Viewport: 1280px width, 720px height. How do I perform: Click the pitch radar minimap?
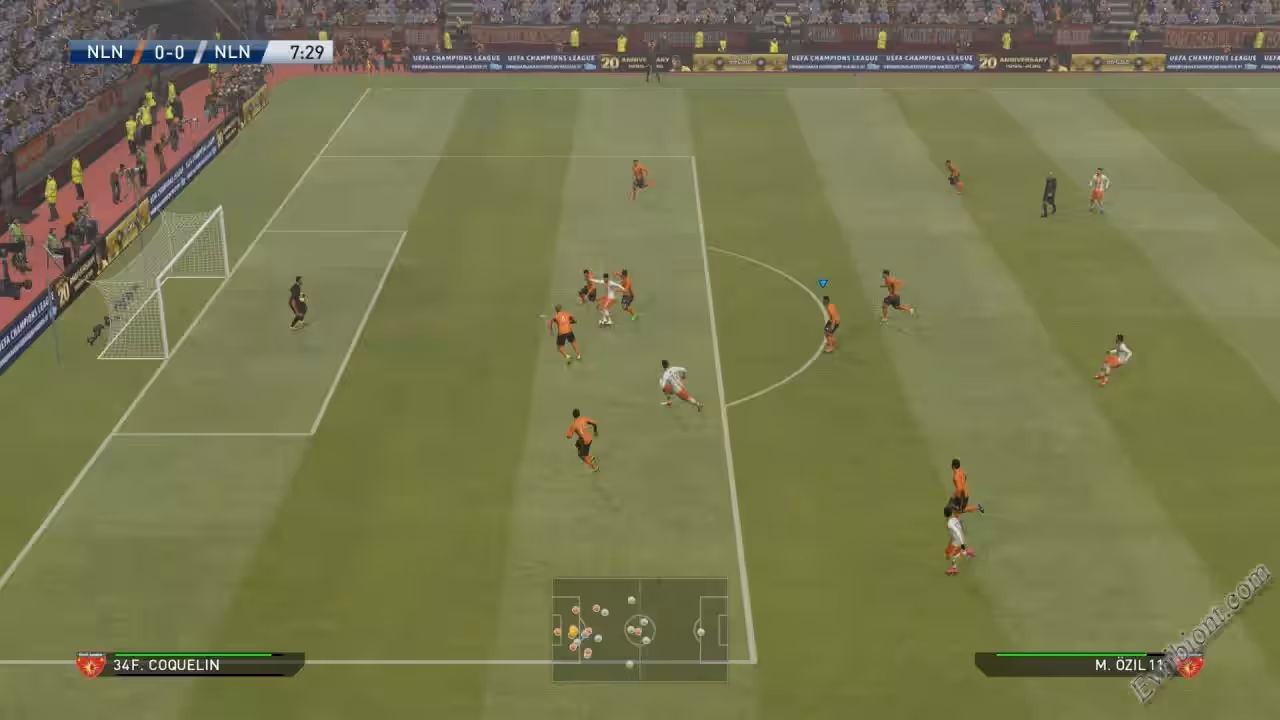tap(640, 630)
